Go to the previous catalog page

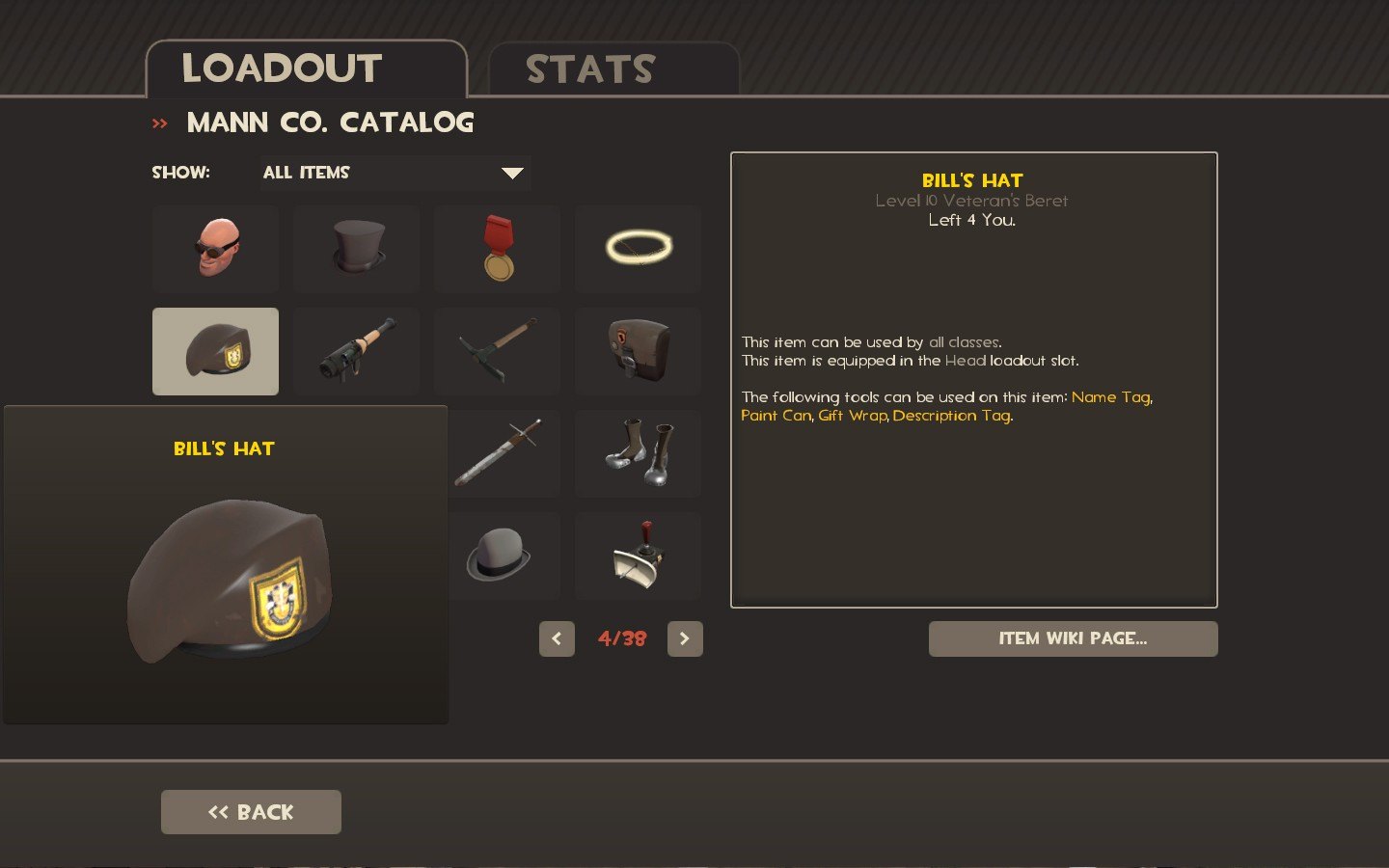[557, 638]
